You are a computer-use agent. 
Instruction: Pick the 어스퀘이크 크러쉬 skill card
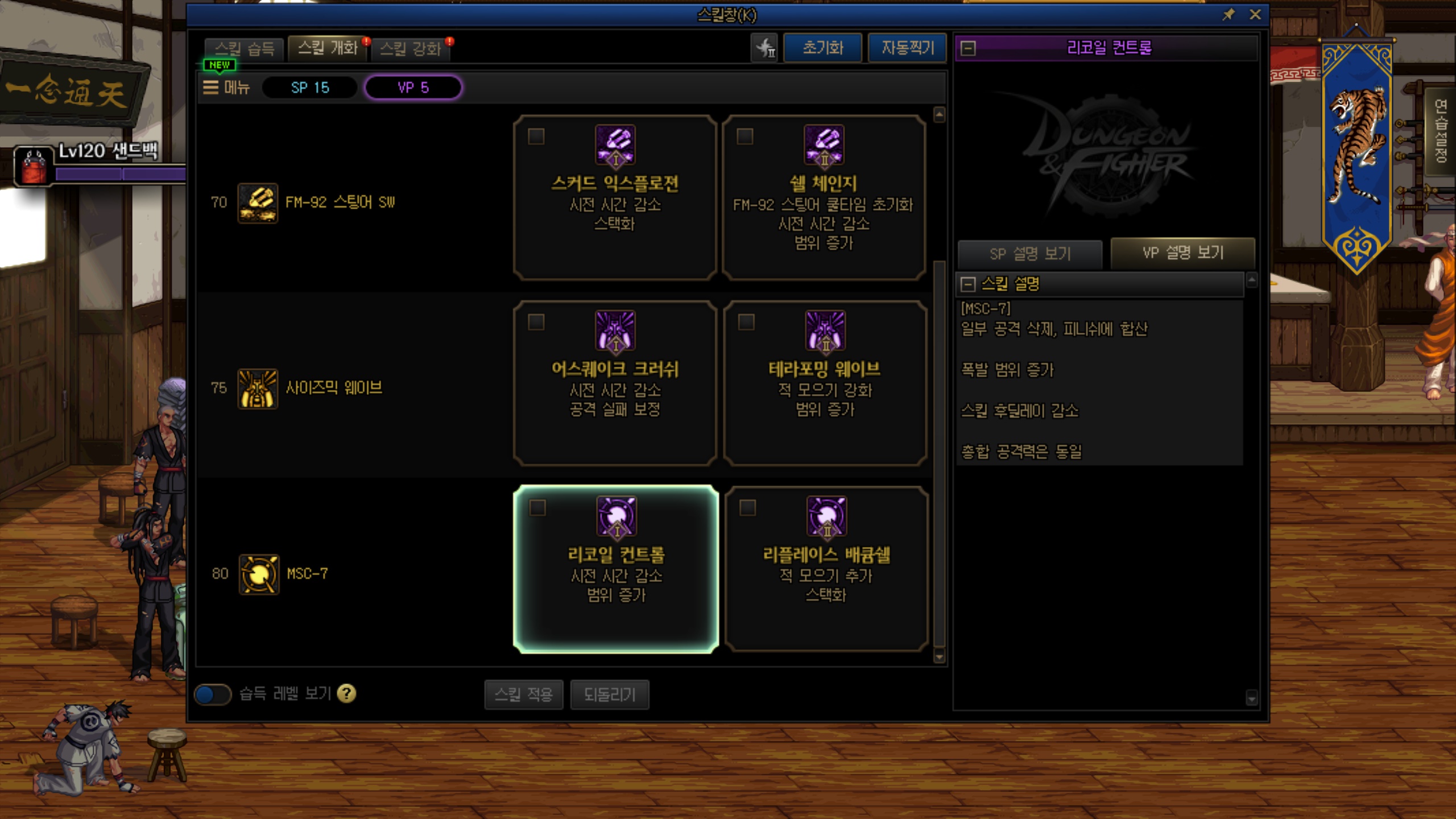pos(615,383)
